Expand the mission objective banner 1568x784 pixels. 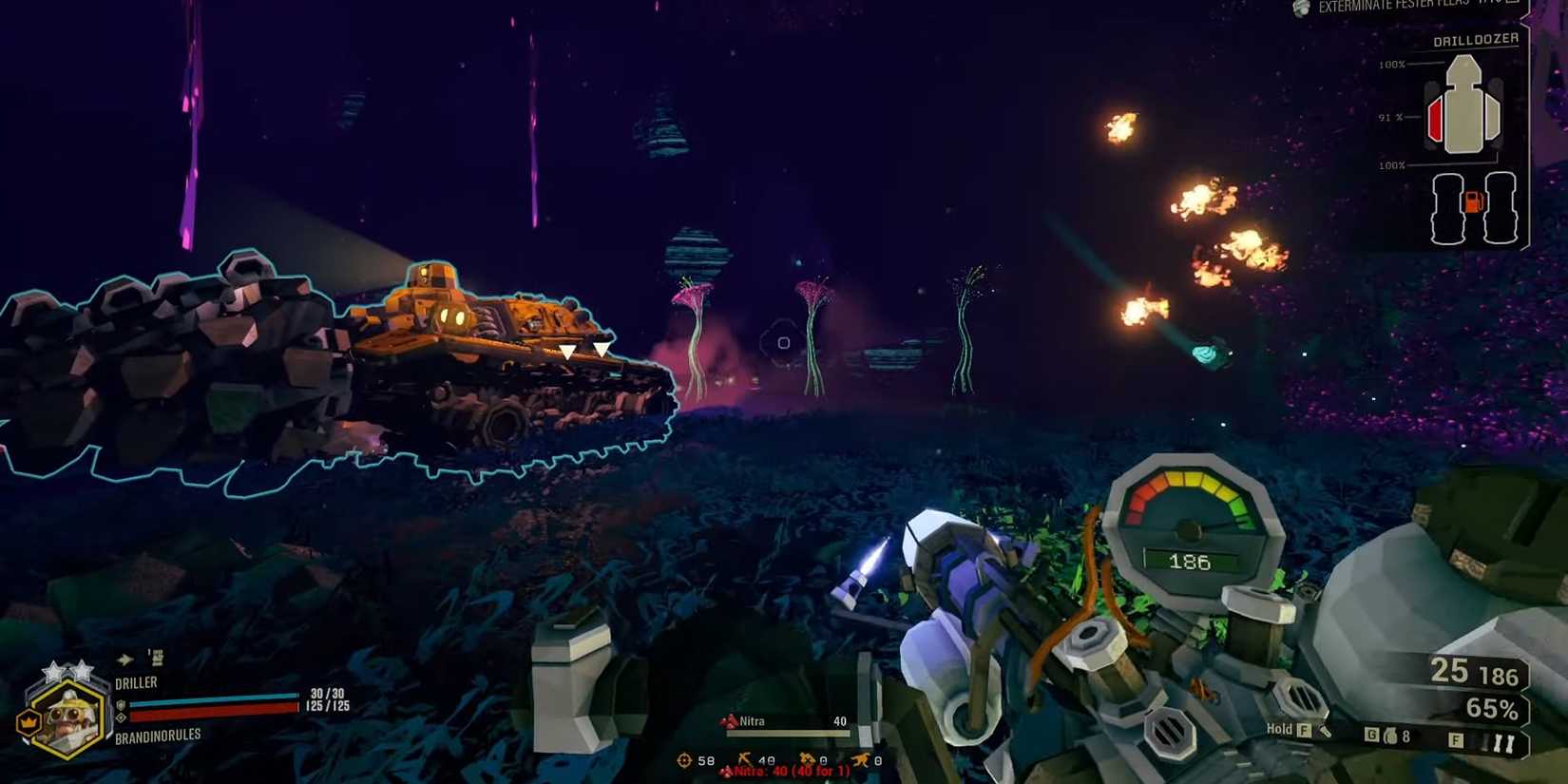(1416, 8)
